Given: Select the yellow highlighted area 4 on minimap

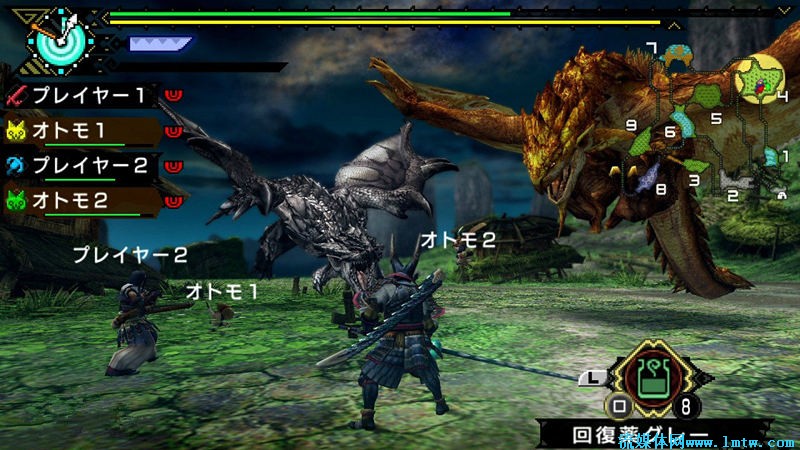Looking at the screenshot, I should click(x=758, y=80).
